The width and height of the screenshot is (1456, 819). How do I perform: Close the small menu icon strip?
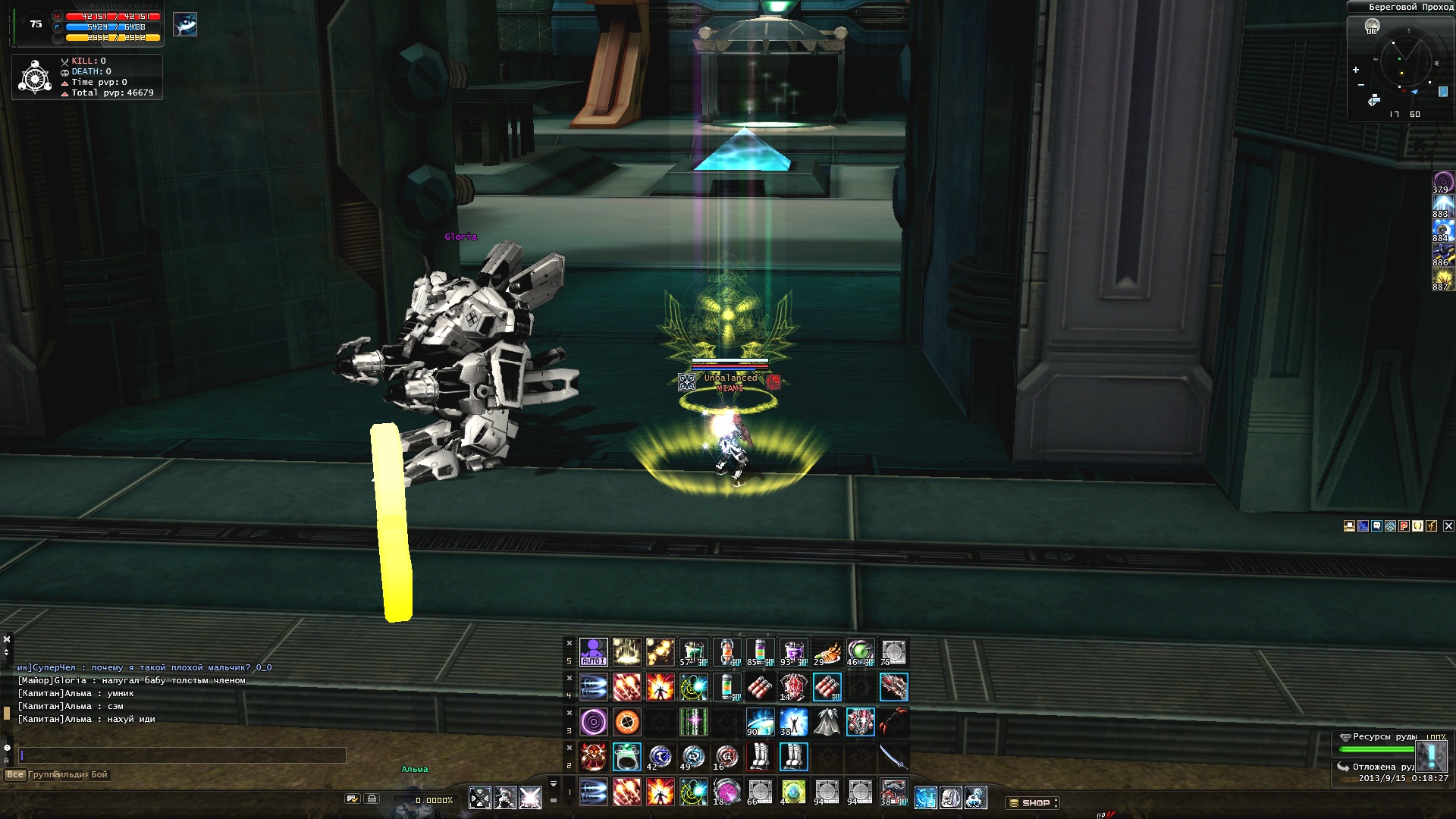1448,526
